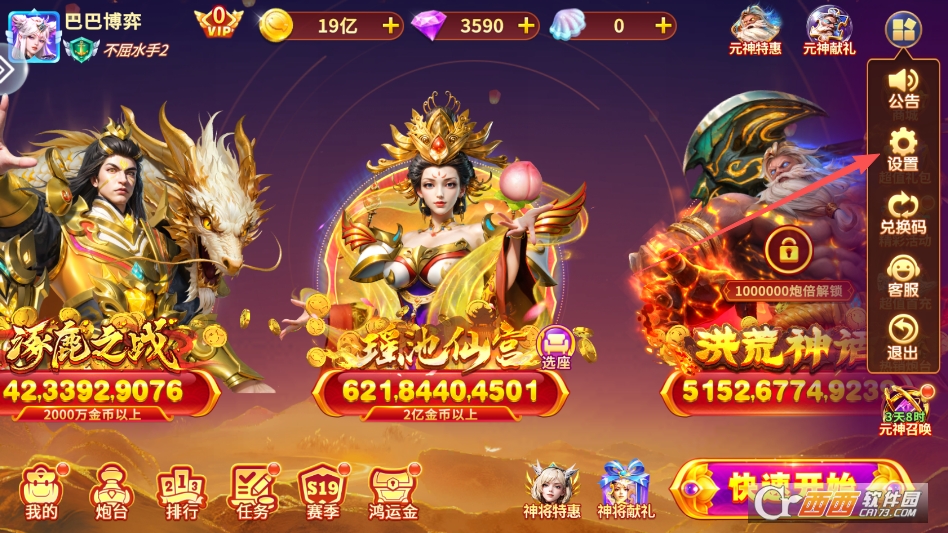Toggle the four-square menu button
Image resolution: width=948 pixels, height=533 pixels.
(901, 29)
